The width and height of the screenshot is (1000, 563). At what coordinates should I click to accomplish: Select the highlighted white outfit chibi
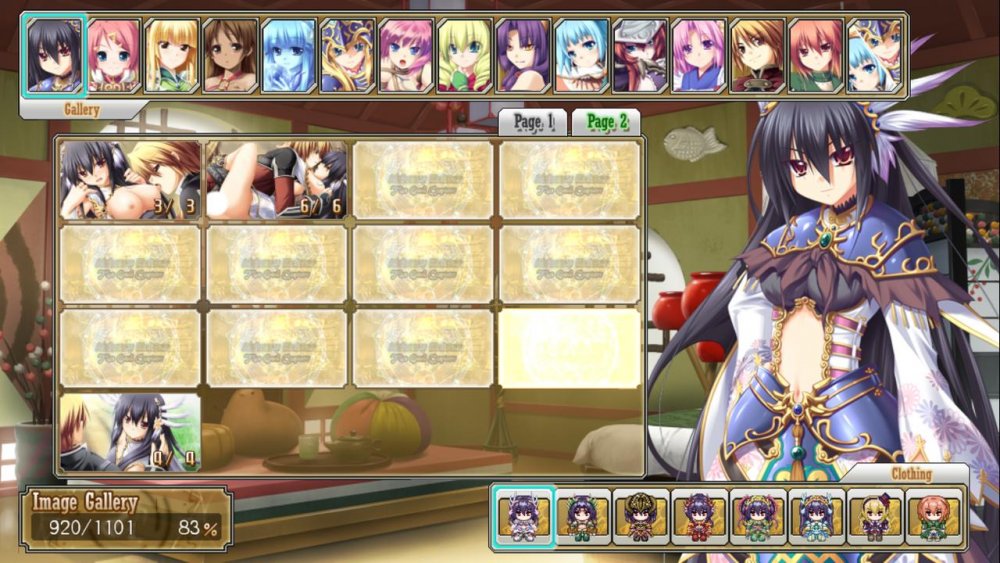pos(524,517)
